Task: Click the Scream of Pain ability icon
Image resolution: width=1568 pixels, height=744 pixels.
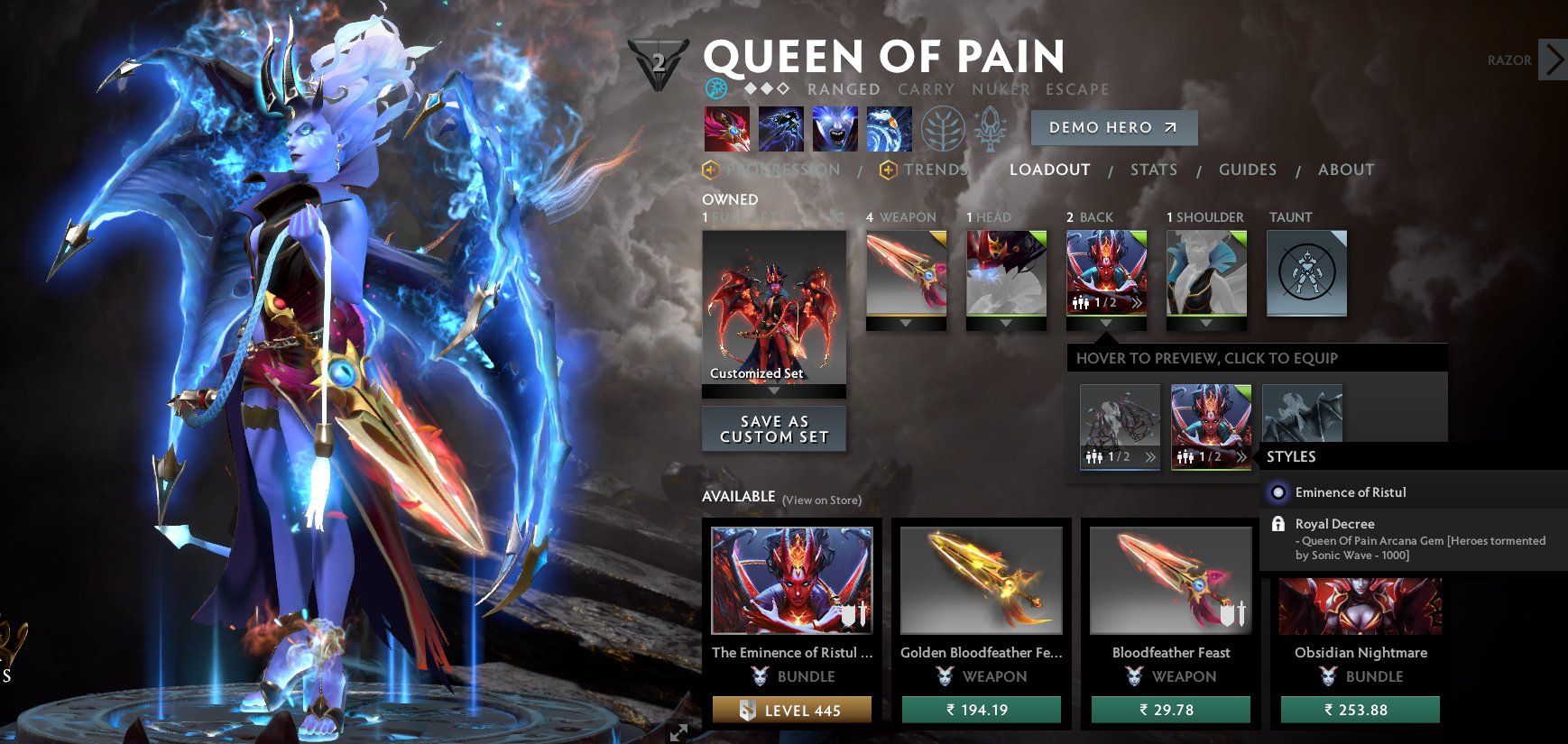Action: click(x=835, y=128)
